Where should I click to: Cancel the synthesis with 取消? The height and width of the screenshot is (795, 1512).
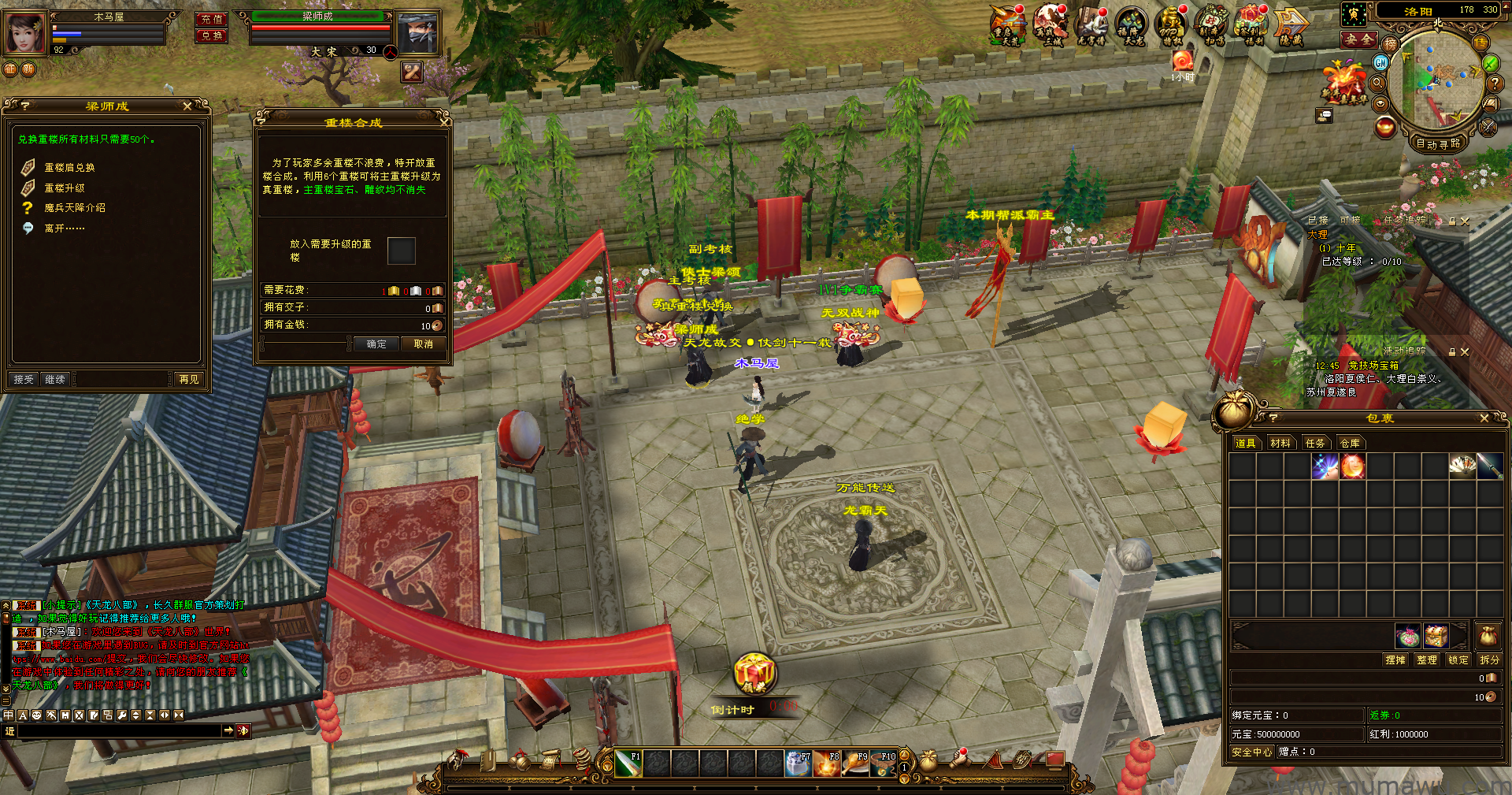(x=424, y=344)
